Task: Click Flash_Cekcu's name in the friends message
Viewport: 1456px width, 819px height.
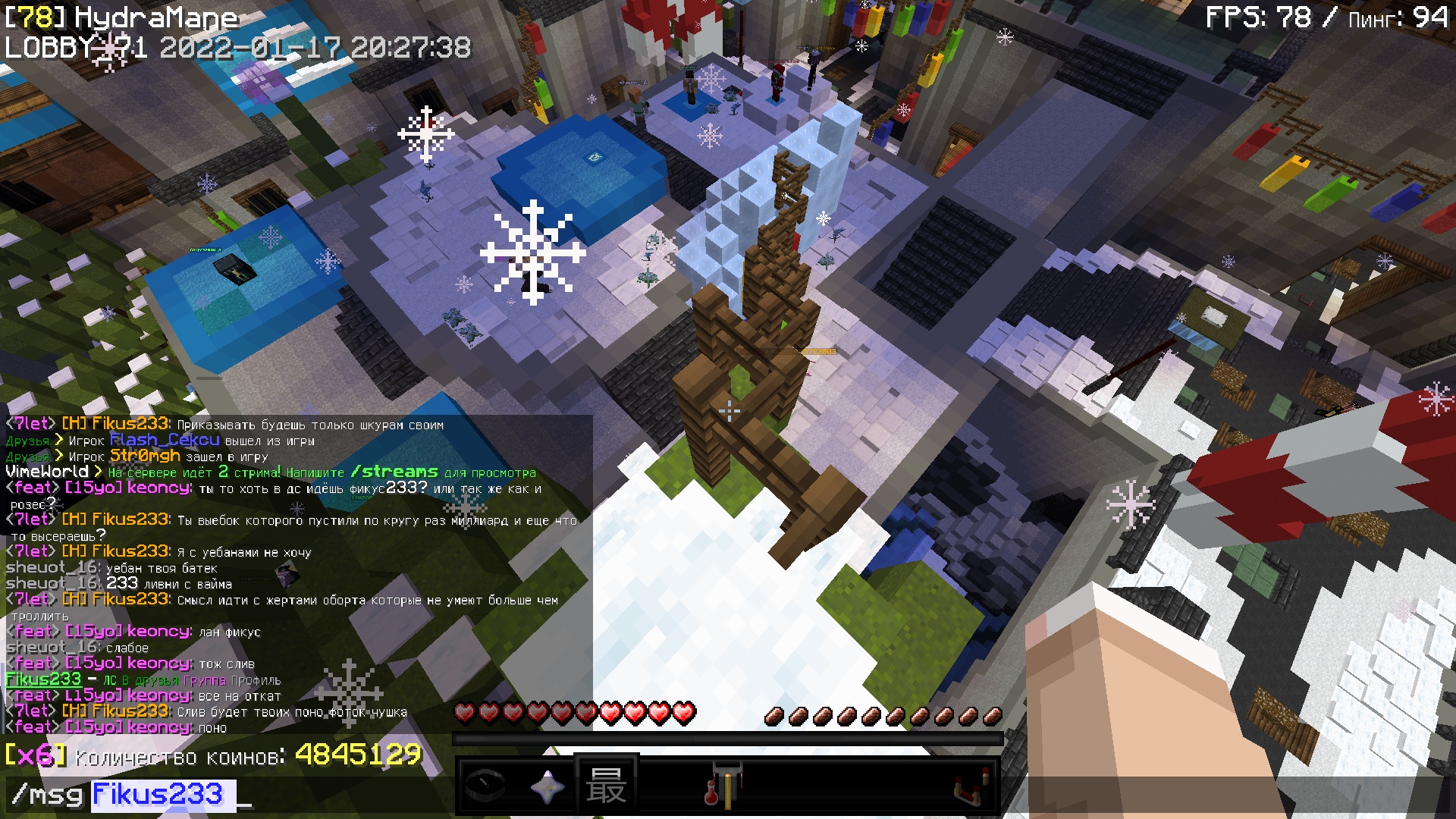Action: tap(165, 440)
